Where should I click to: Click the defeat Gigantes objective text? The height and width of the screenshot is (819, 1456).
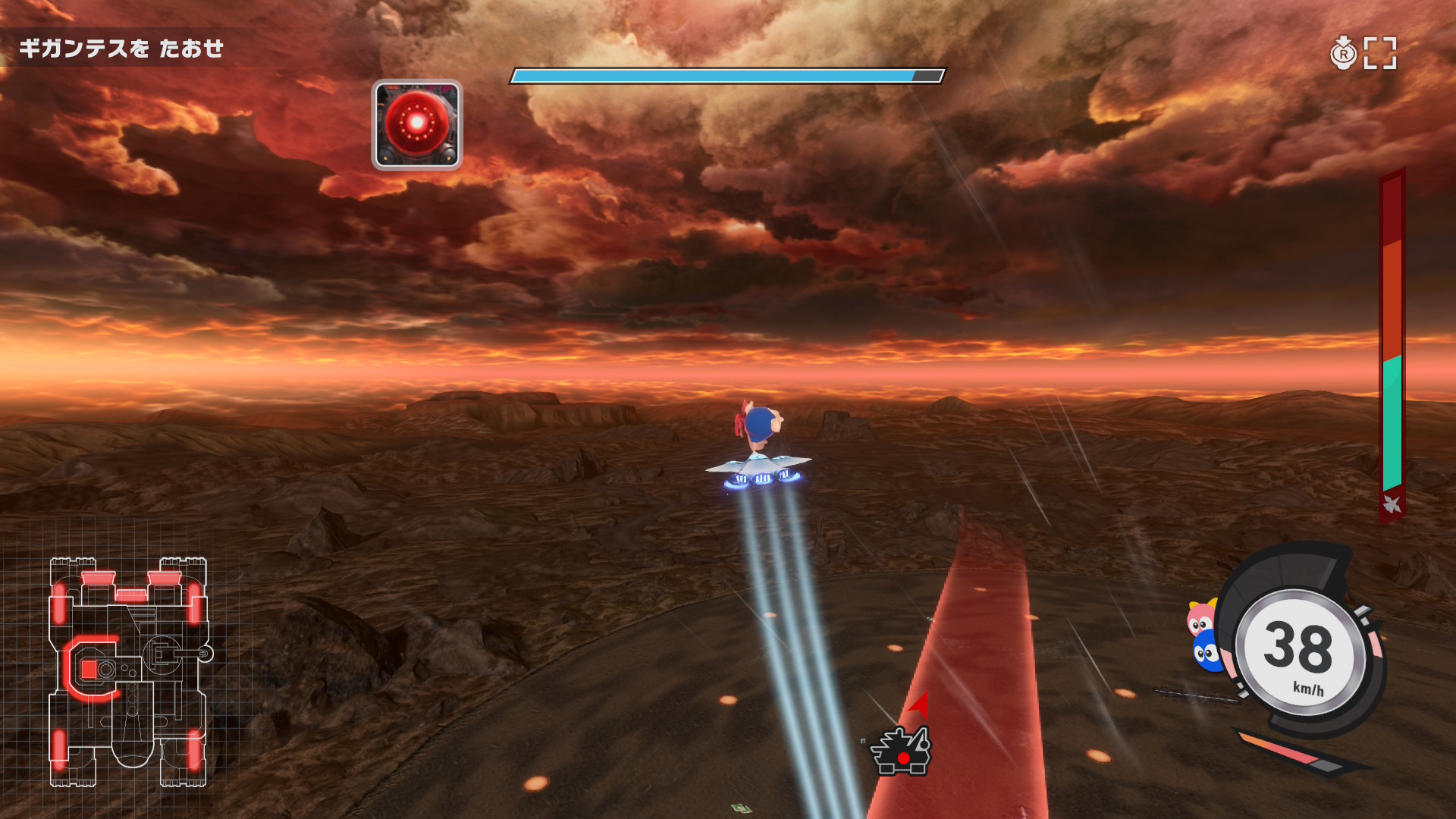(x=121, y=49)
